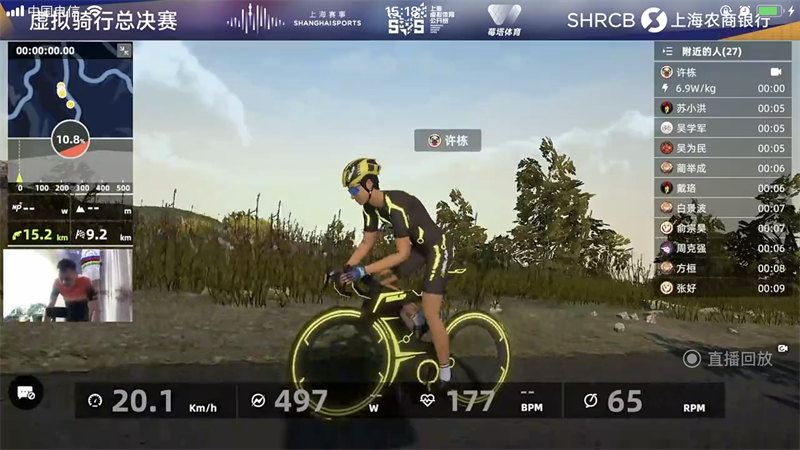Toggle the camera icon beside 许栋
This screenshot has width=800, height=450.
pyautogui.click(x=775, y=72)
